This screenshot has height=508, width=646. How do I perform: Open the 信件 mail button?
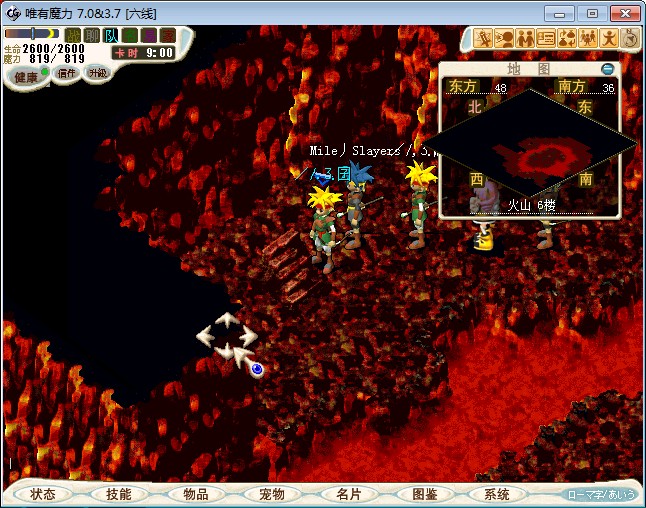point(66,73)
